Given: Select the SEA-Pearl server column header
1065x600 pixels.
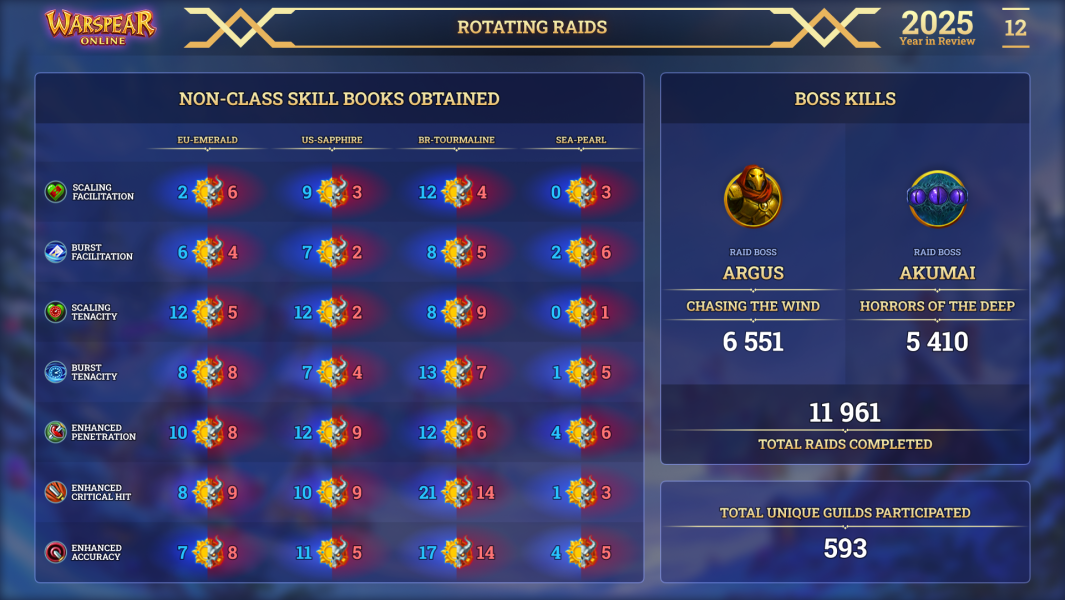Looking at the screenshot, I should (x=581, y=140).
